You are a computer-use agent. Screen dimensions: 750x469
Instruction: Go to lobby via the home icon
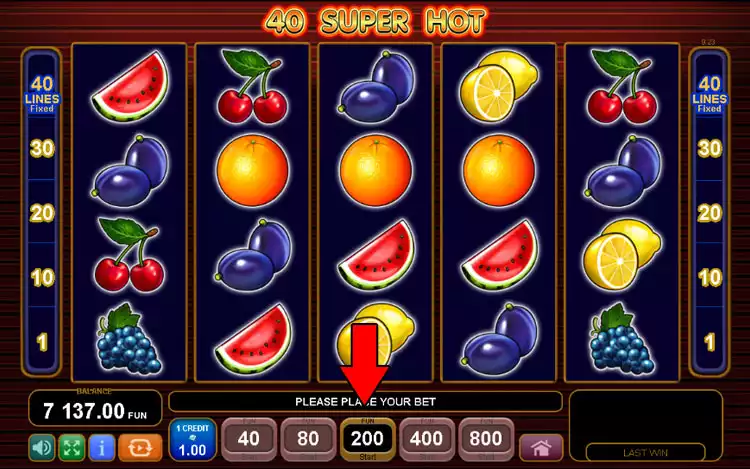click(541, 447)
